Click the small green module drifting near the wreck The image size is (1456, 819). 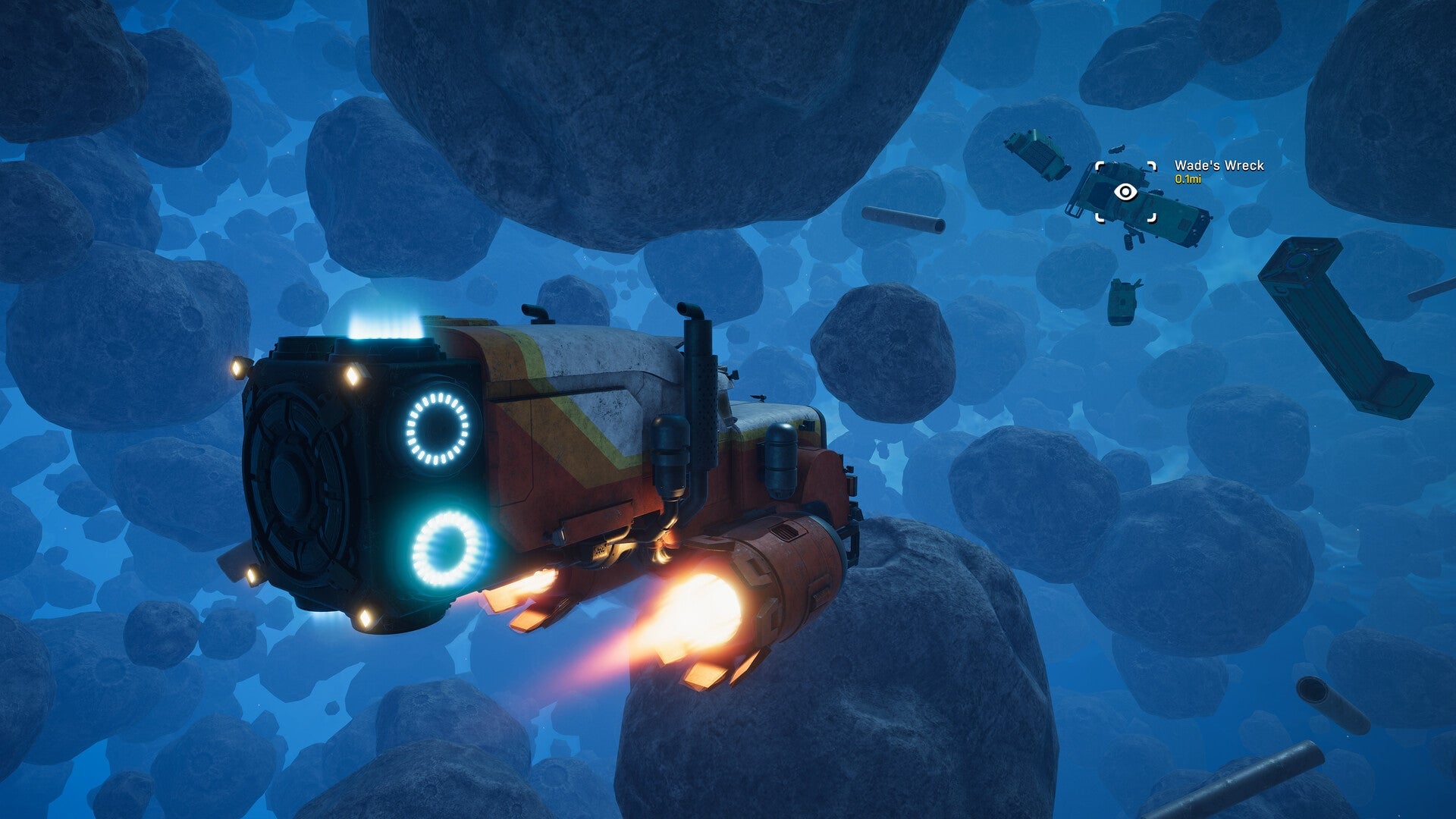pyautogui.click(x=1122, y=303)
